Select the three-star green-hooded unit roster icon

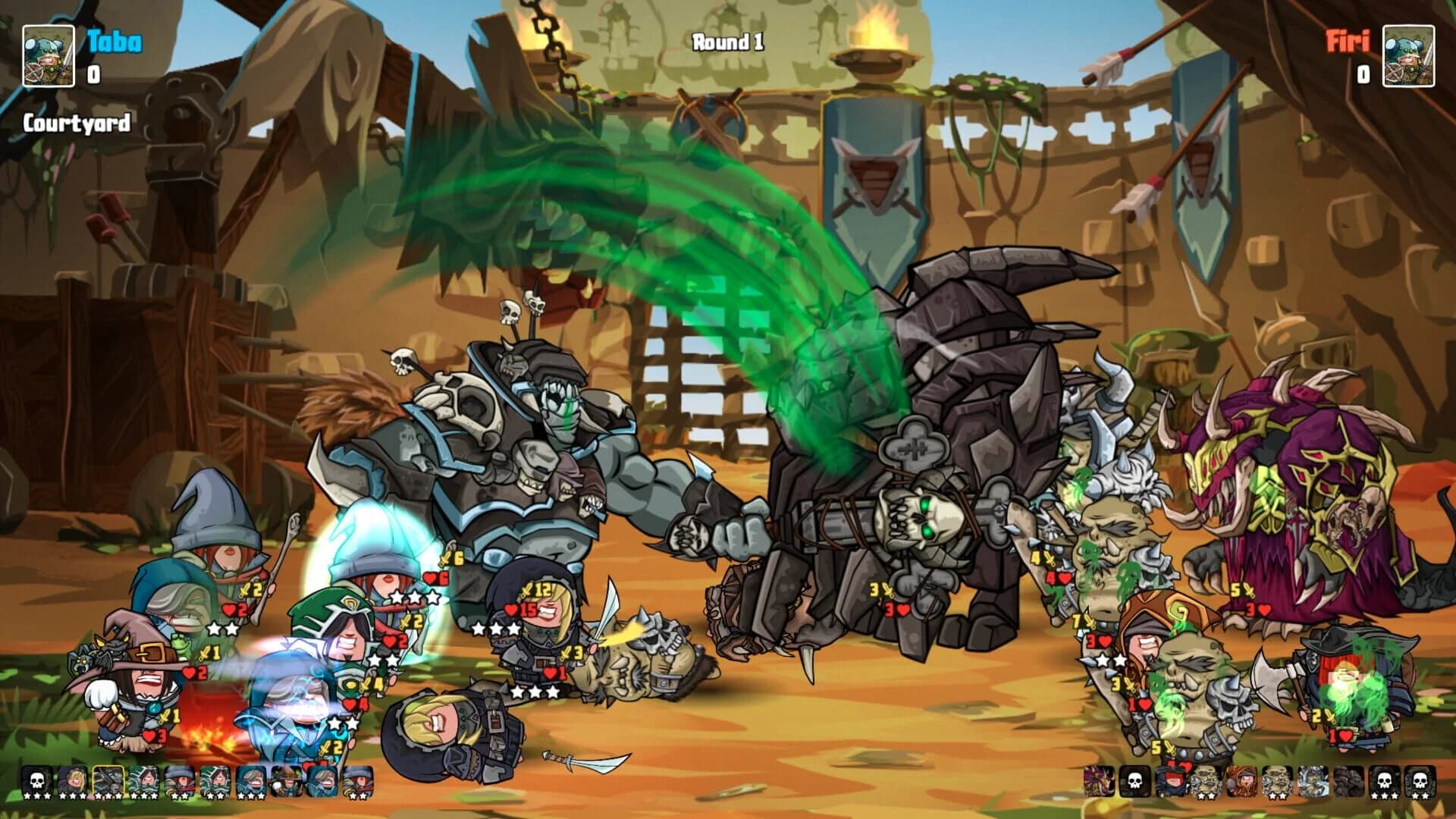click(x=144, y=781)
